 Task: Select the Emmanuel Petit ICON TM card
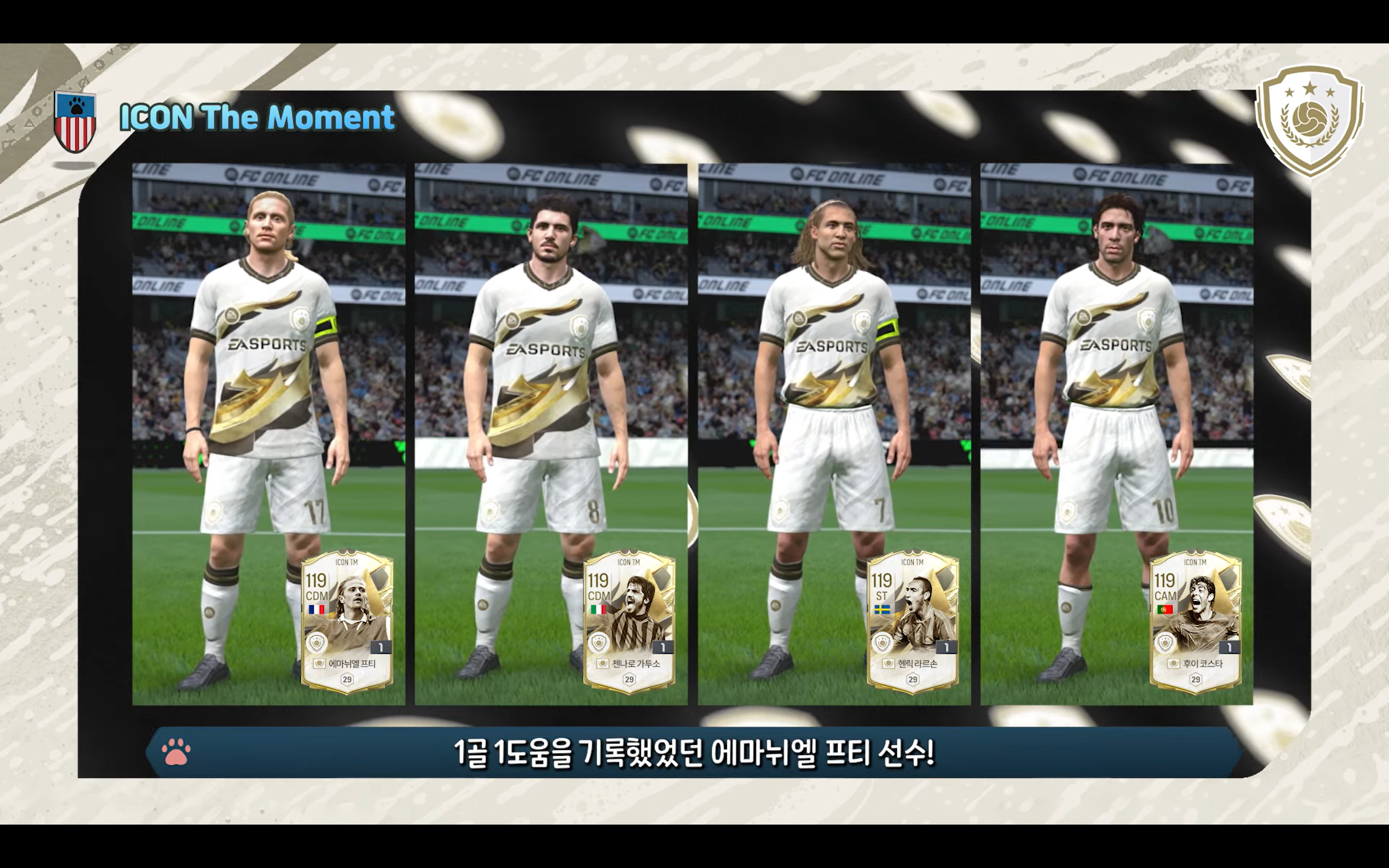pyautogui.click(x=347, y=622)
